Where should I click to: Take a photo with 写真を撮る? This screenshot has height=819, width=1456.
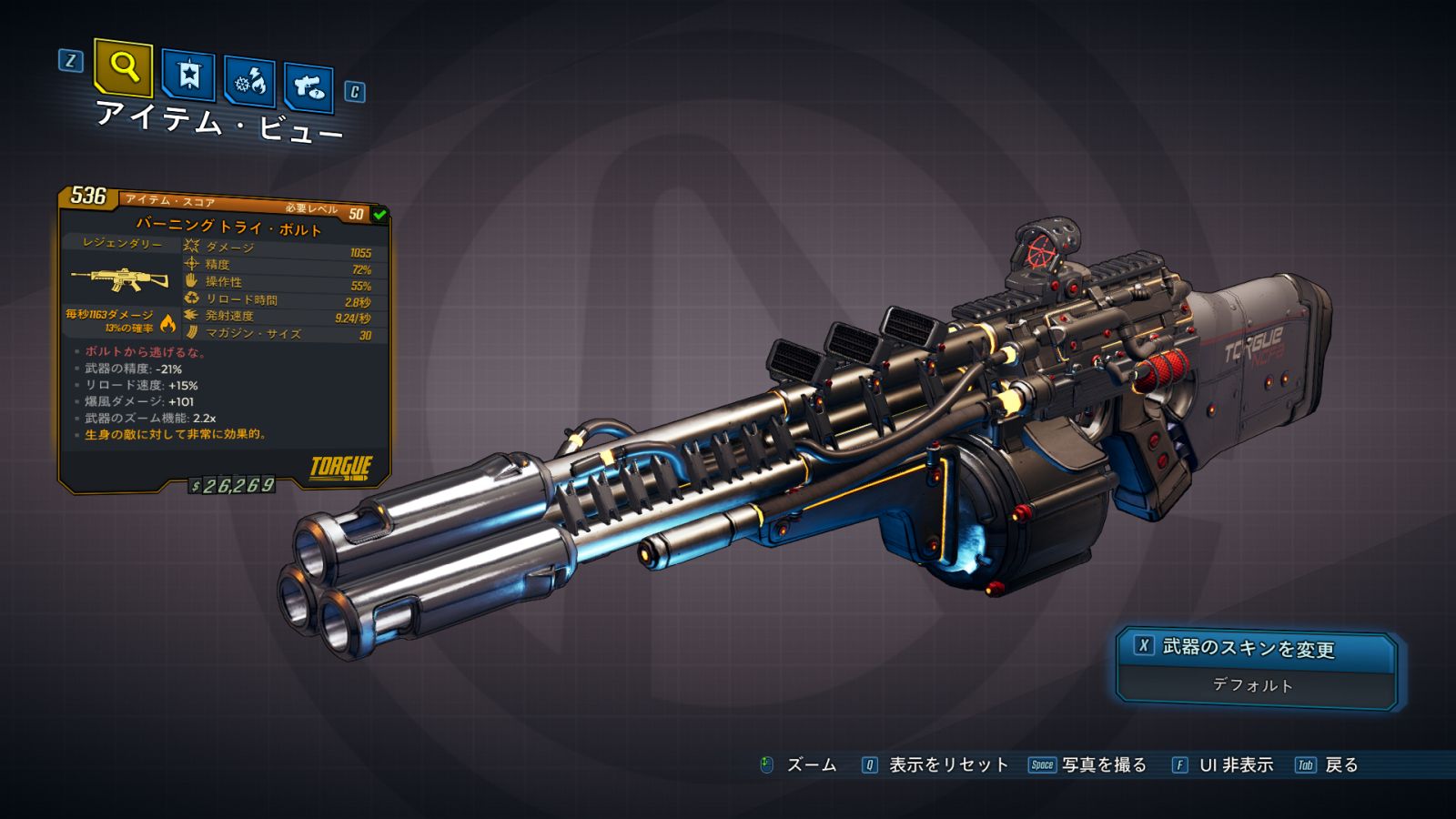[x=1103, y=765]
